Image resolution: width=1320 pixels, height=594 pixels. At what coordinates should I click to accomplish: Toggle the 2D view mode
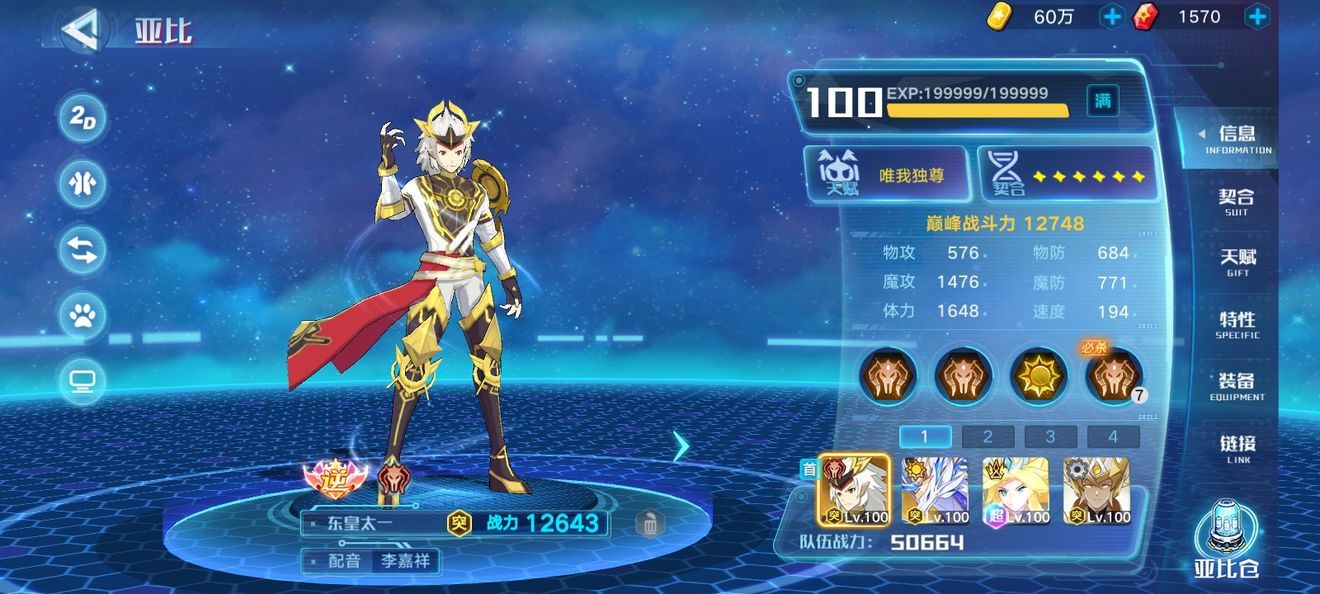pos(82,119)
